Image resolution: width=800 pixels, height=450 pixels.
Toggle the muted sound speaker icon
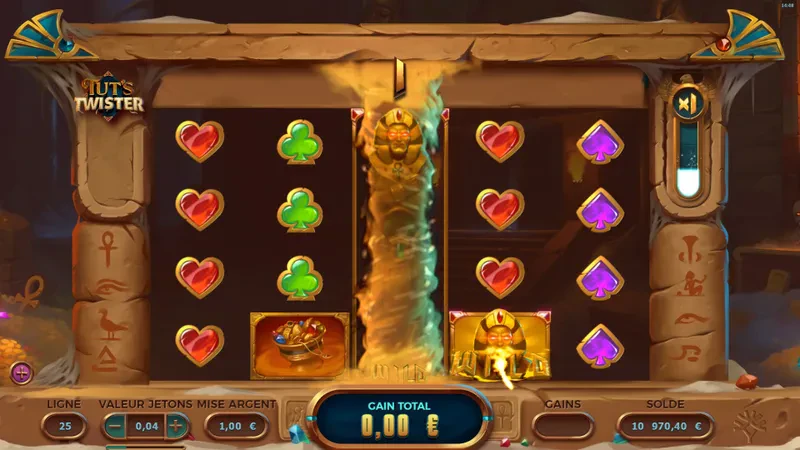point(686,104)
